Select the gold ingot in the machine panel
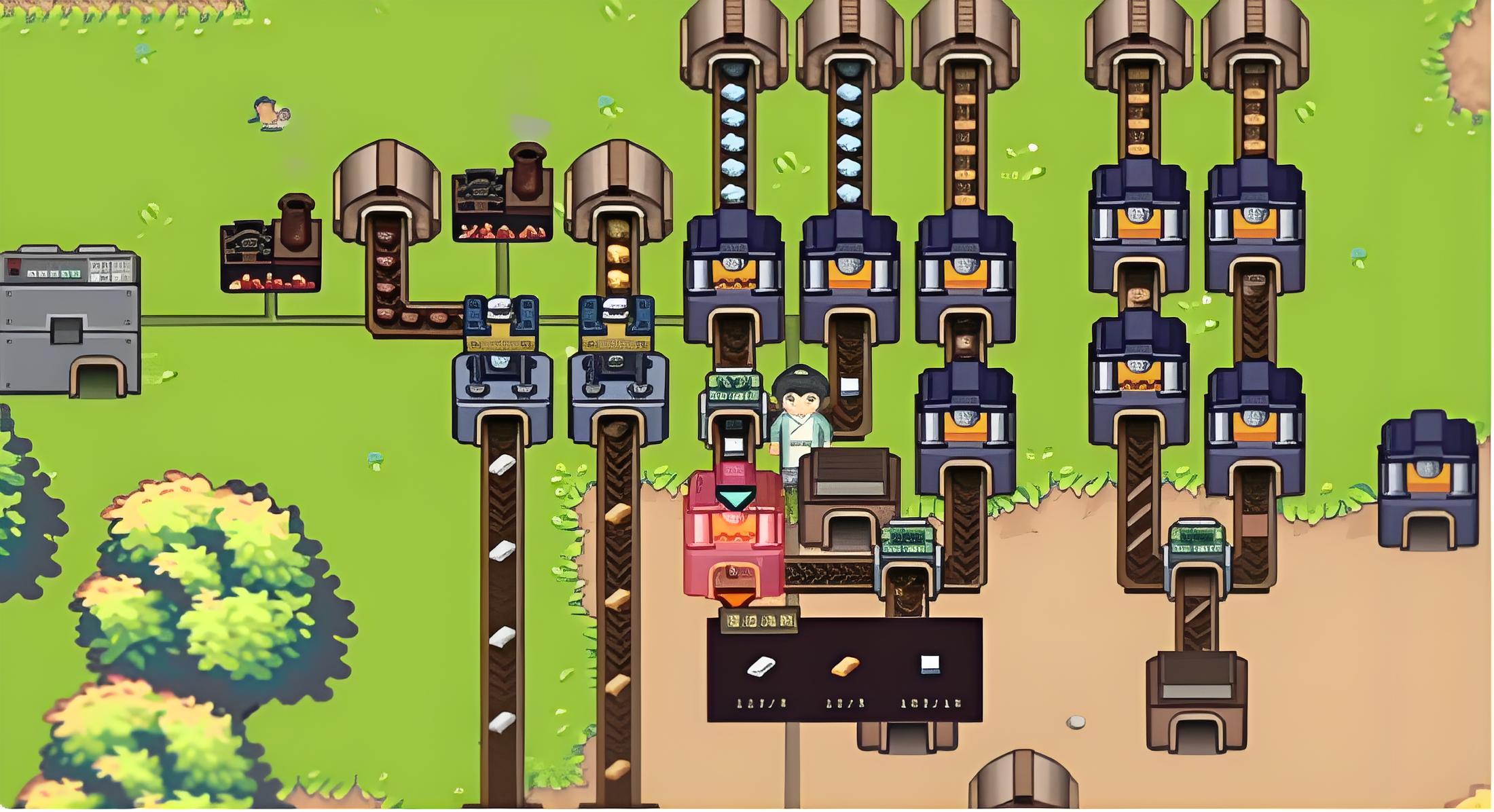Viewport: 1494px width, 812px height. [x=845, y=667]
